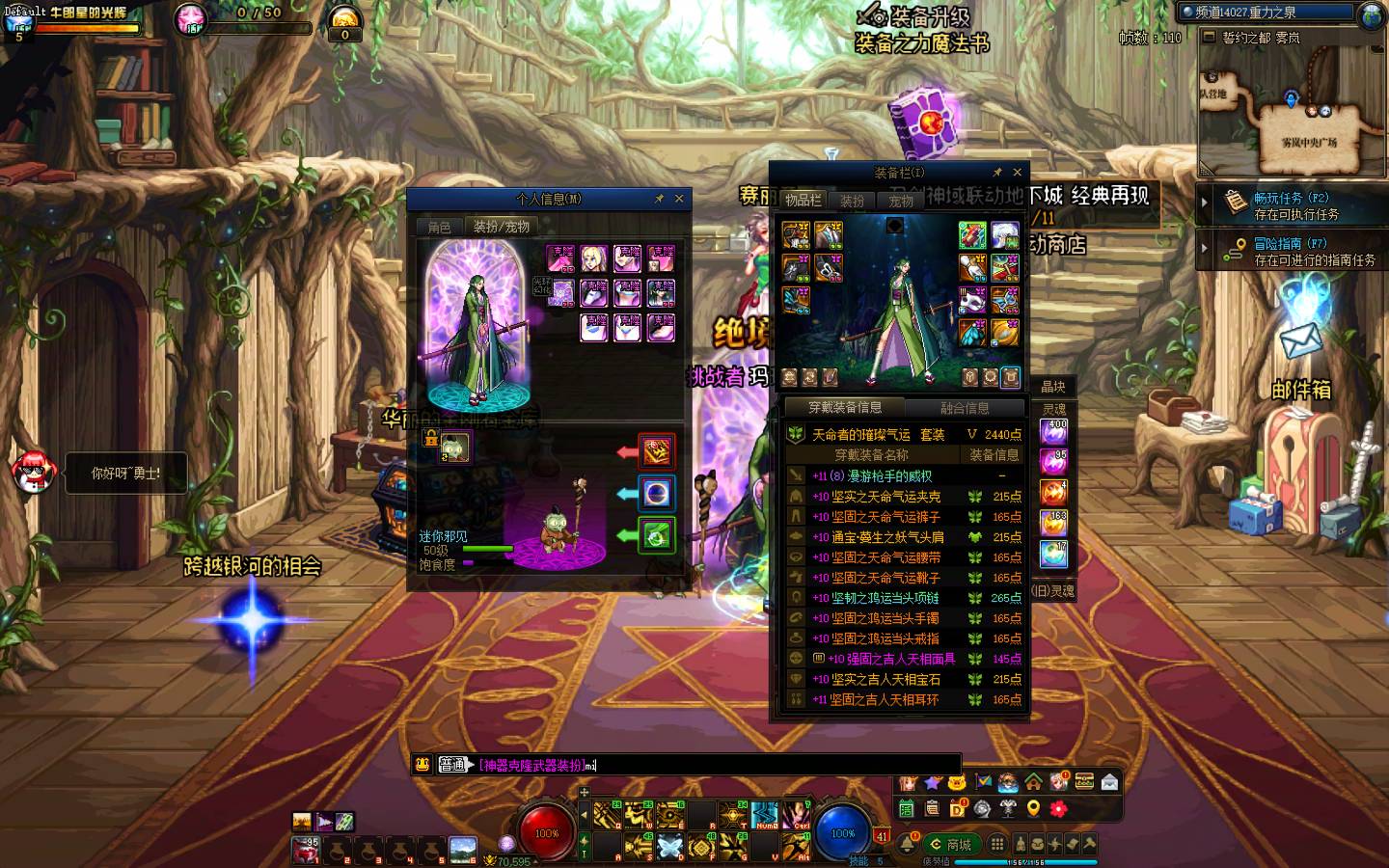This screenshot has width=1389, height=868.
Task: Open the 物品栏 inventory tab
Action: click(803, 201)
